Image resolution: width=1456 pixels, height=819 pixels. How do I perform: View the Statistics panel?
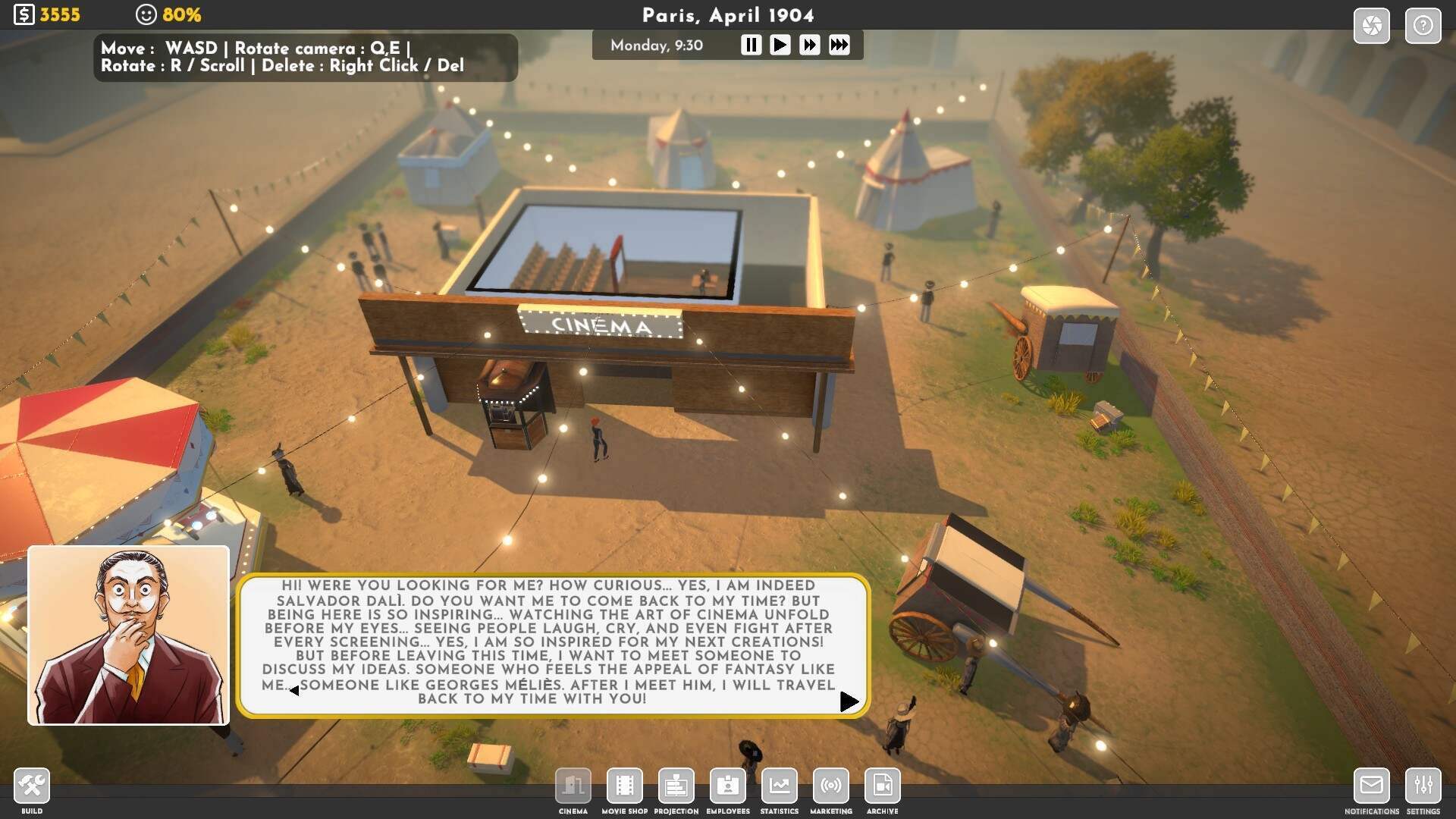(780, 786)
